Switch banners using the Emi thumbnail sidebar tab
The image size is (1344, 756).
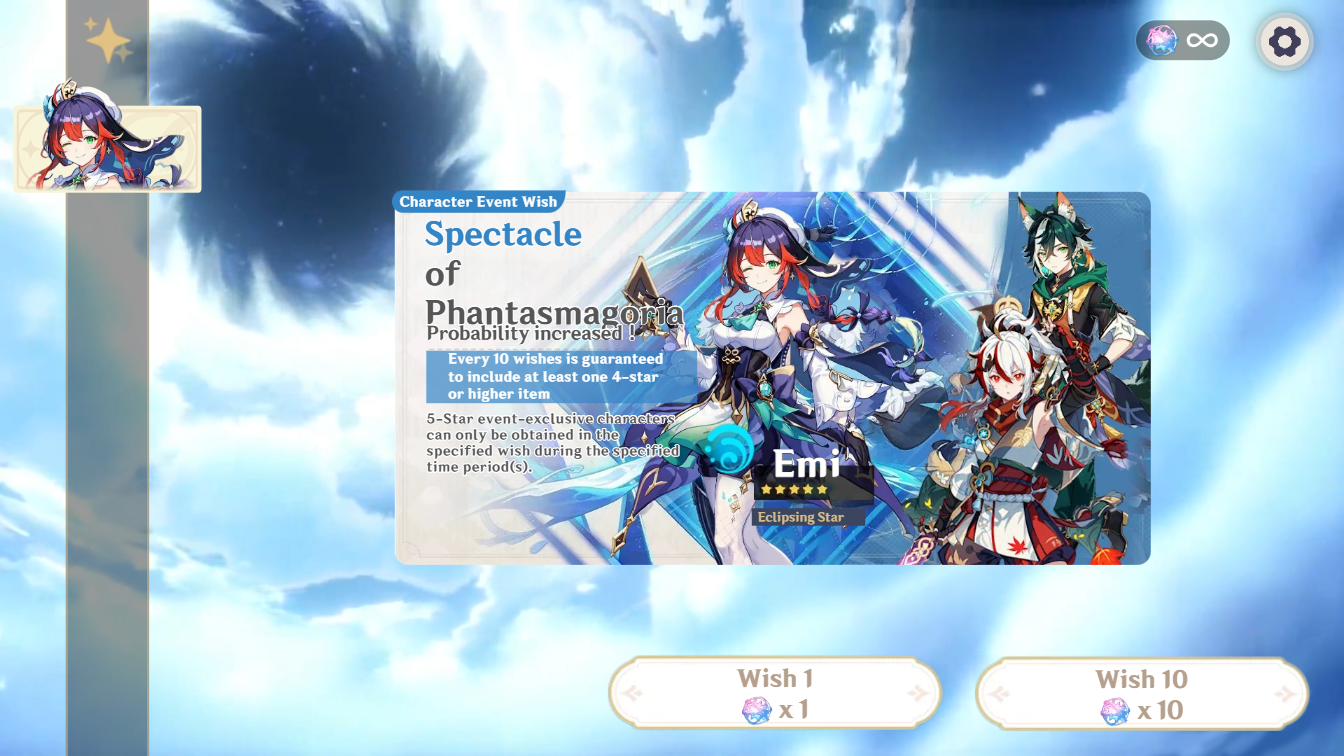[106, 148]
